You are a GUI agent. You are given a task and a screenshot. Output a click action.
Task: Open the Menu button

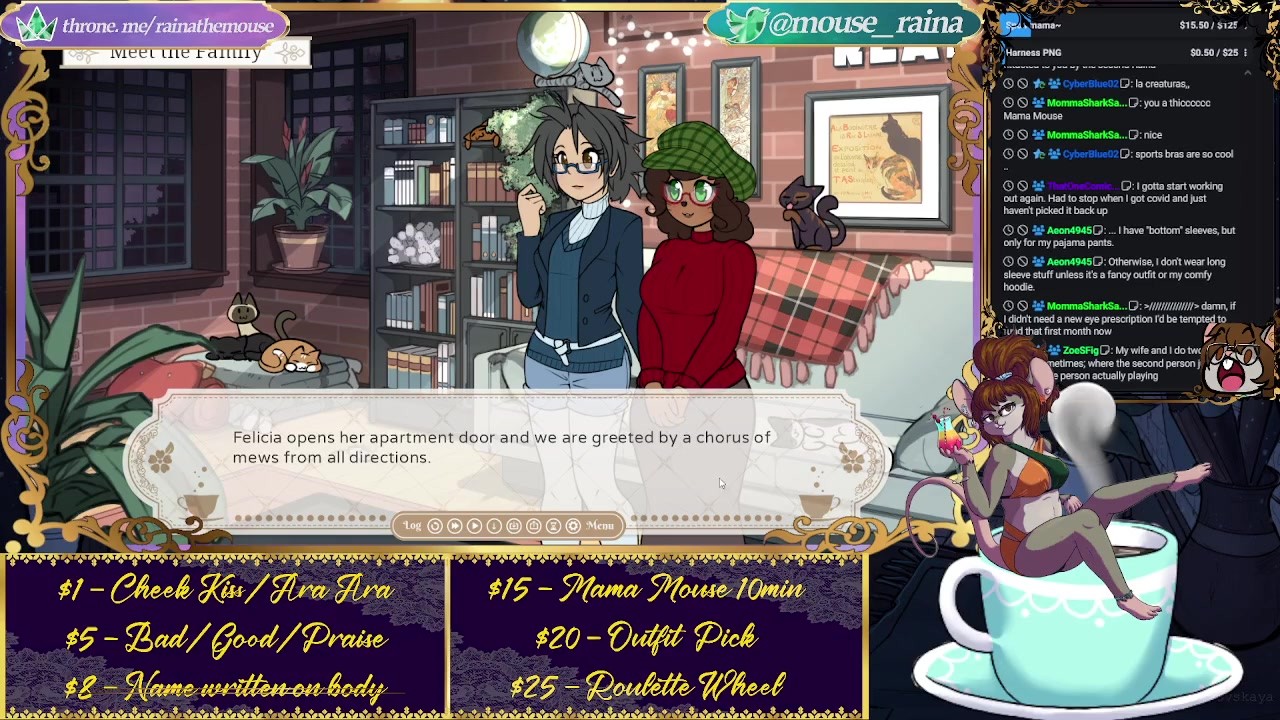(x=600, y=526)
